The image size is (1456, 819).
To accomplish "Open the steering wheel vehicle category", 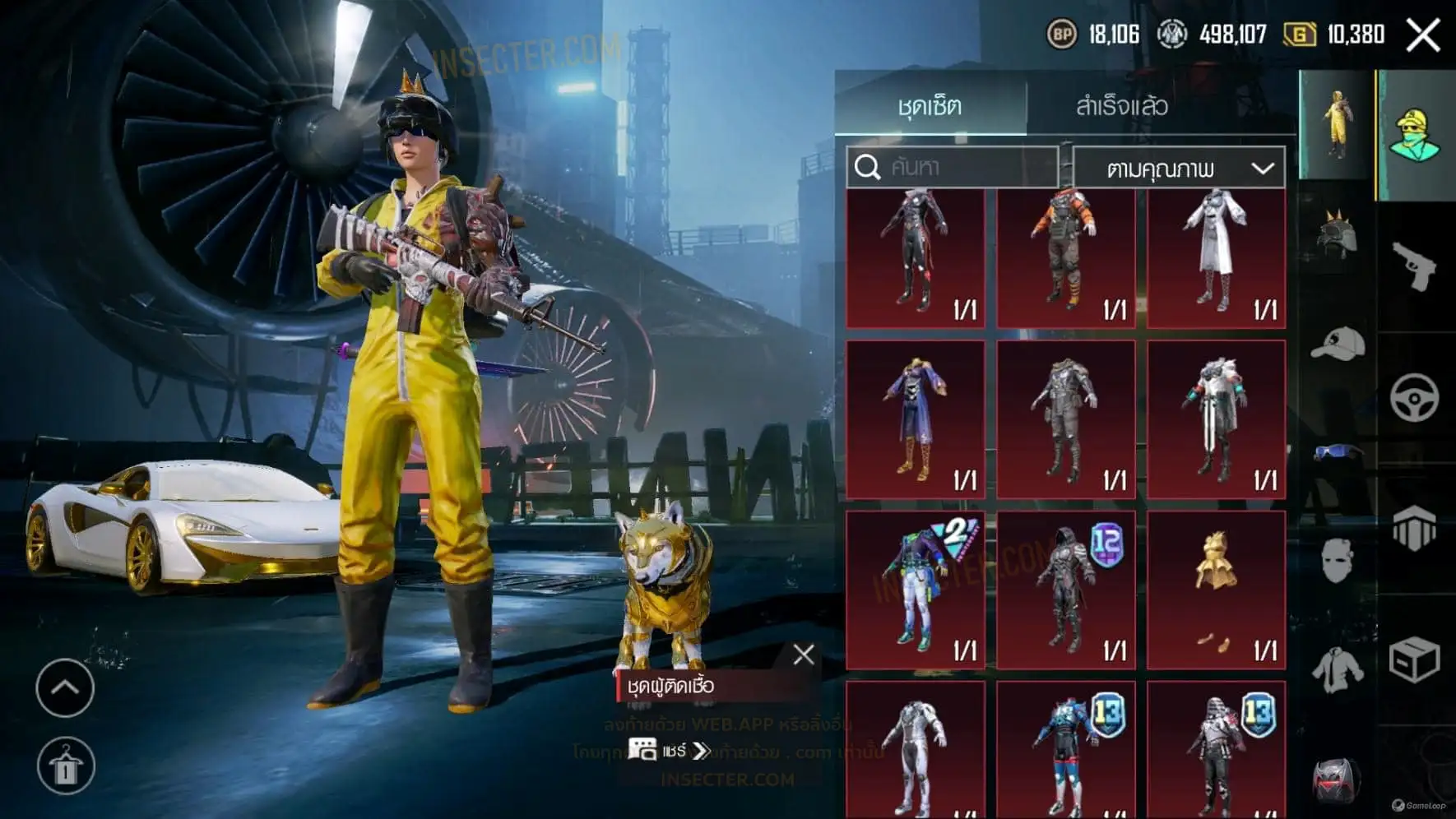I will click(1414, 398).
